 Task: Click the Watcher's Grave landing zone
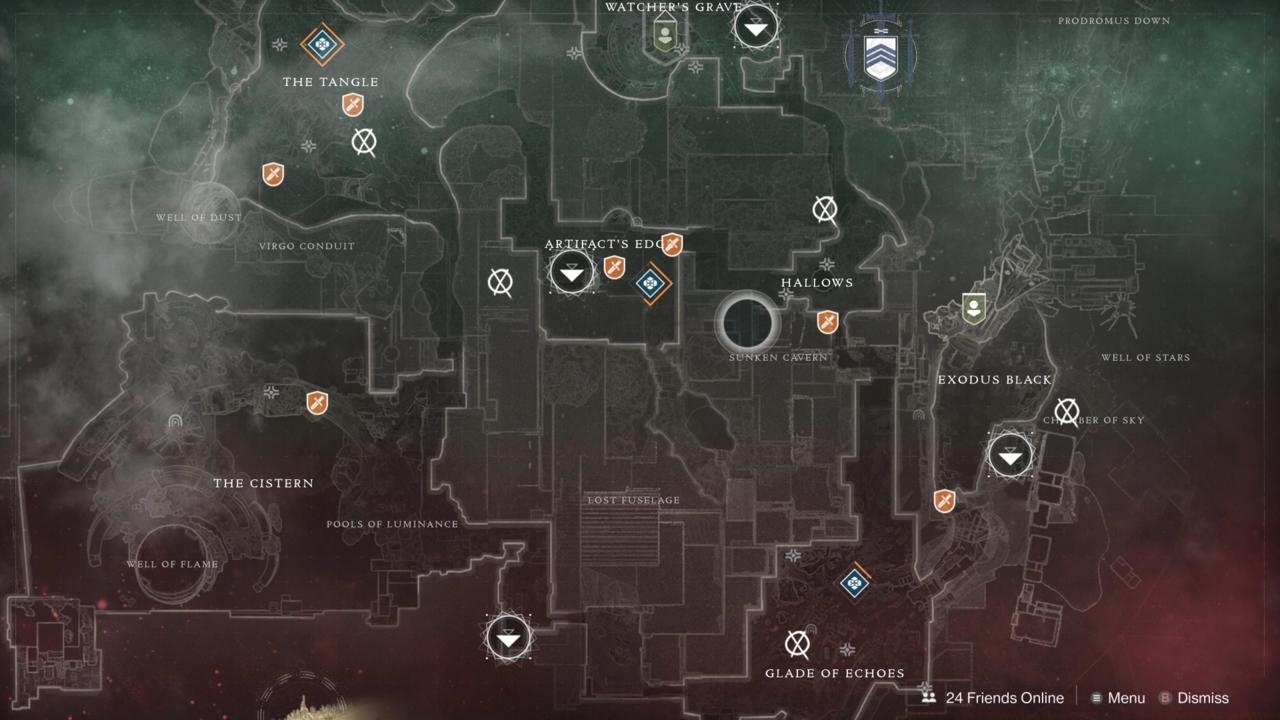click(x=756, y=26)
